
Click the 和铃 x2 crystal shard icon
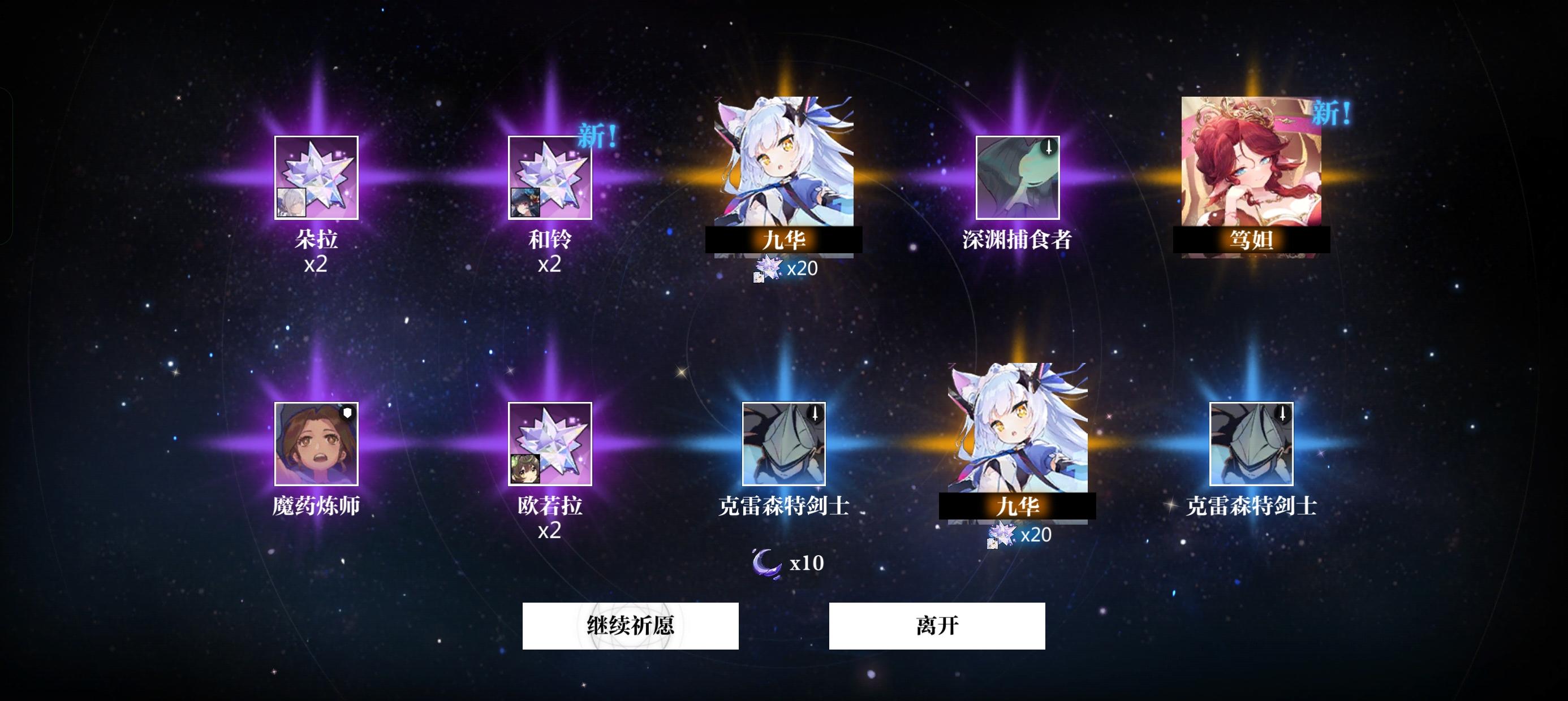click(551, 183)
